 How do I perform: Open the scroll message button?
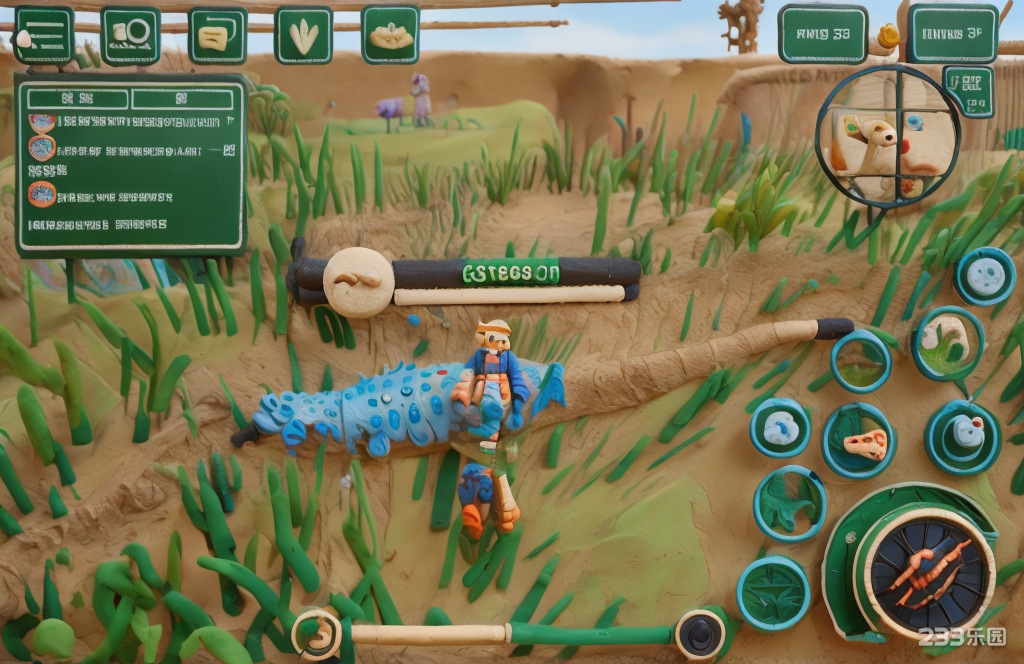click(x=217, y=36)
